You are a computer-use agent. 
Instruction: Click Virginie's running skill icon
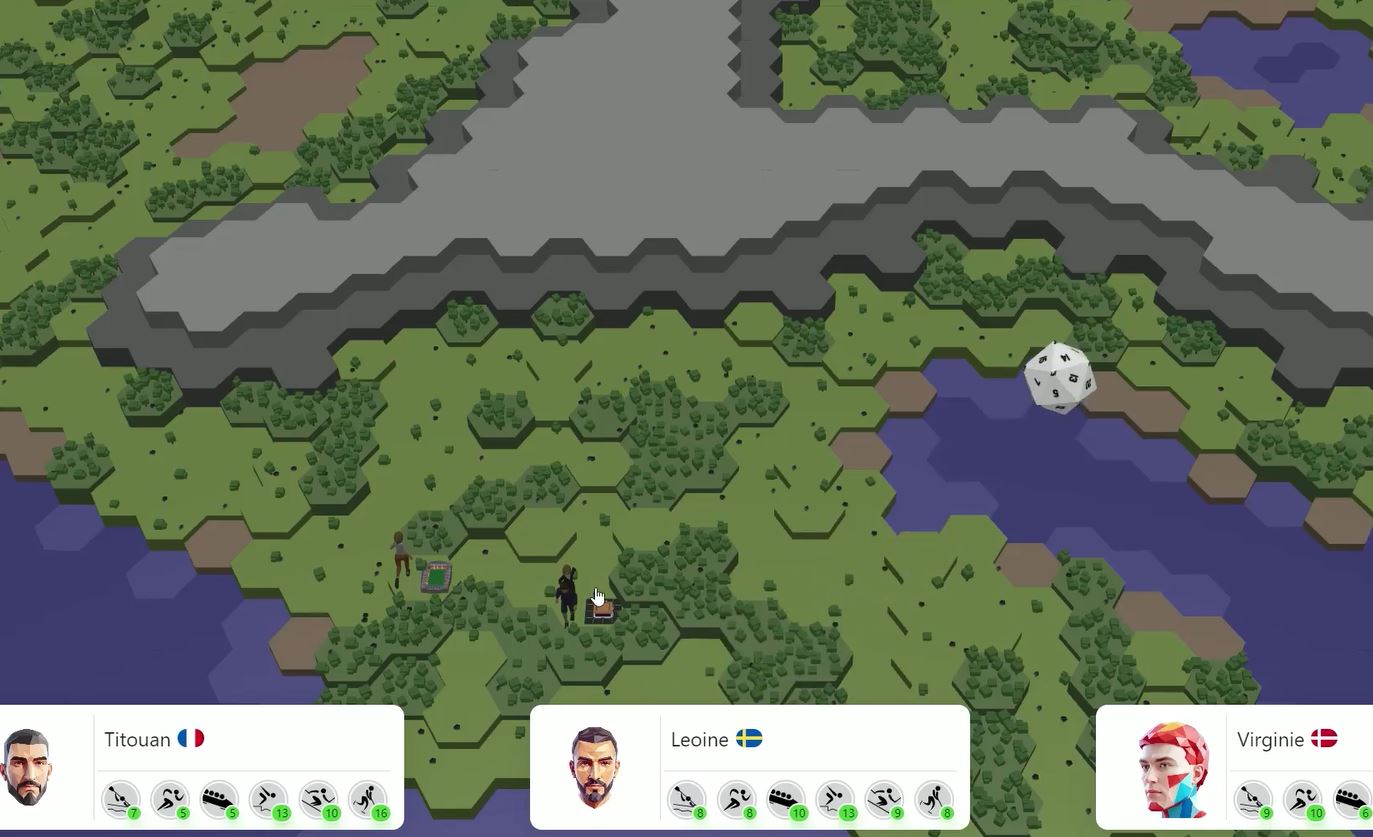tap(1302, 799)
